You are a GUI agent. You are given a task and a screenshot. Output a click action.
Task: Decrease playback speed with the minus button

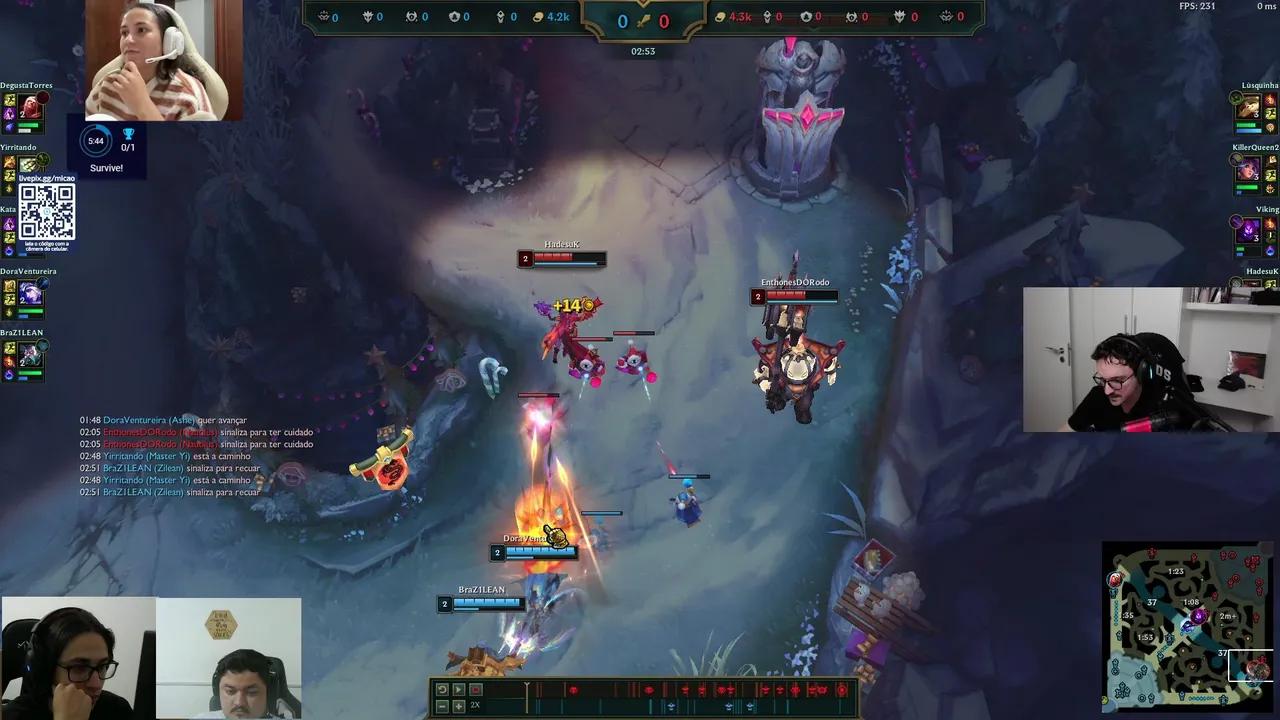coord(442,705)
